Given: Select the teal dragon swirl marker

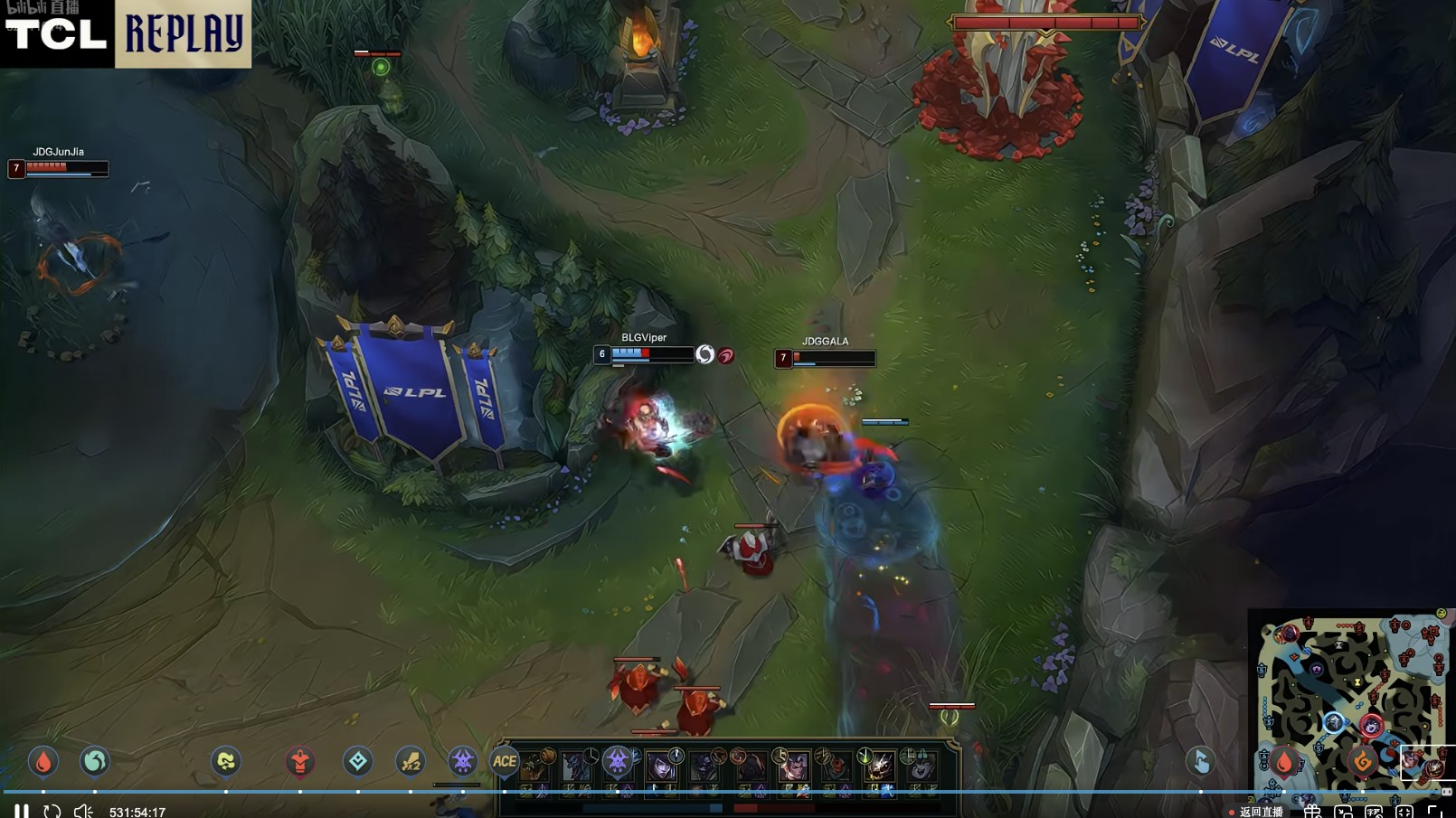Looking at the screenshot, I should [95, 762].
